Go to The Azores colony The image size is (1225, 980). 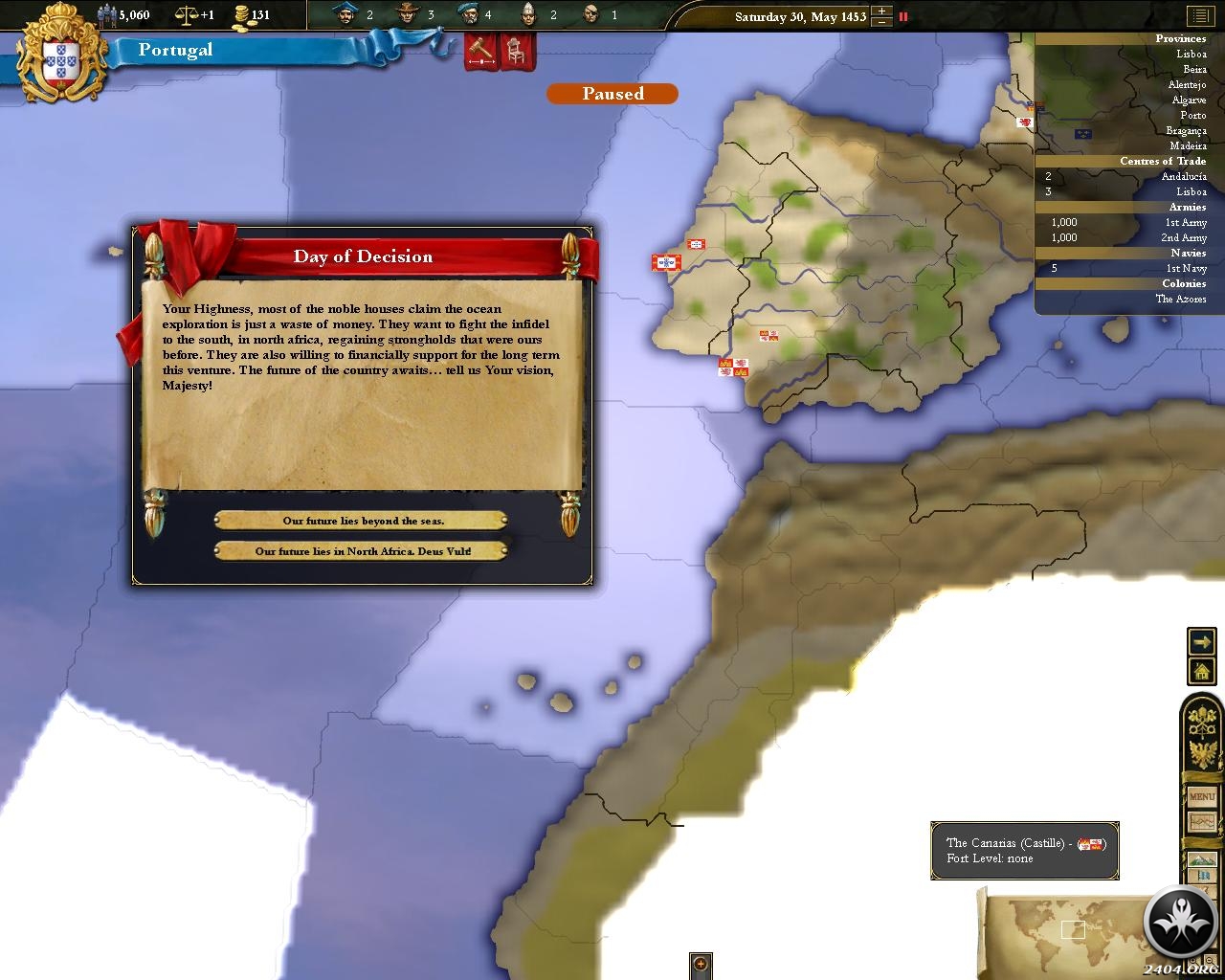pos(1180,300)
